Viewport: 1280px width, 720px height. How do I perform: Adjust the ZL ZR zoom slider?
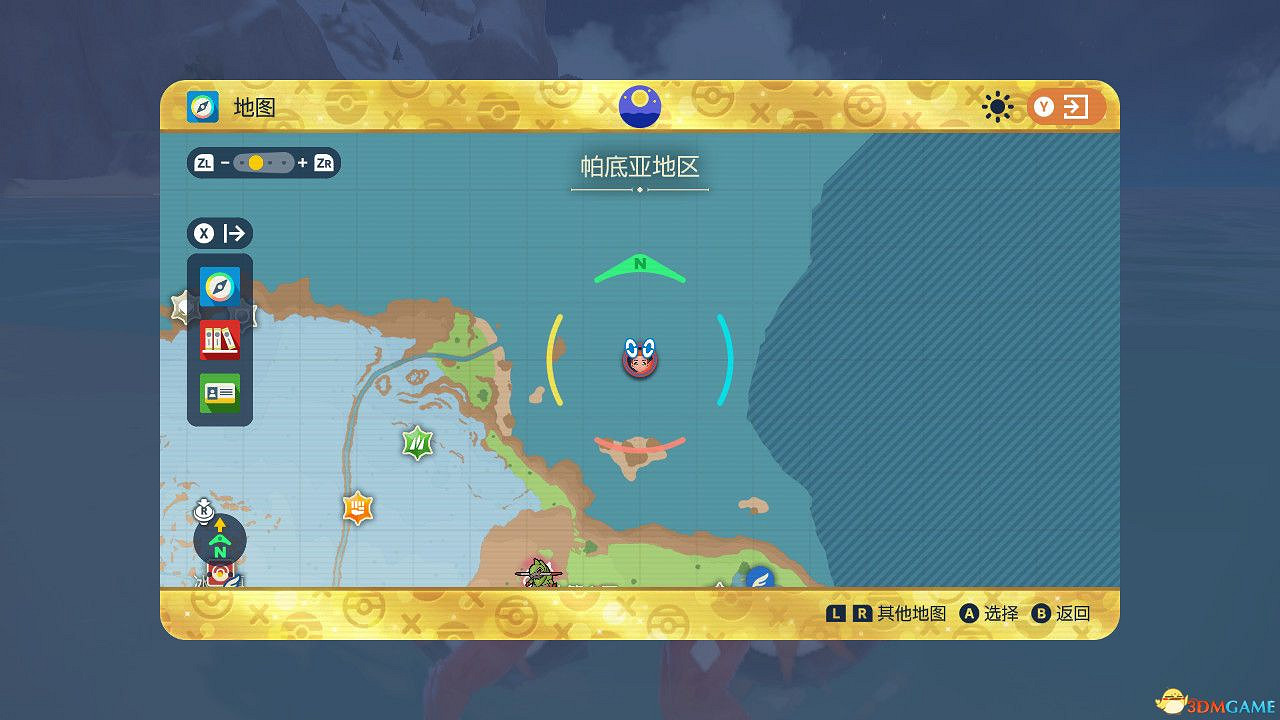point(262,161)
